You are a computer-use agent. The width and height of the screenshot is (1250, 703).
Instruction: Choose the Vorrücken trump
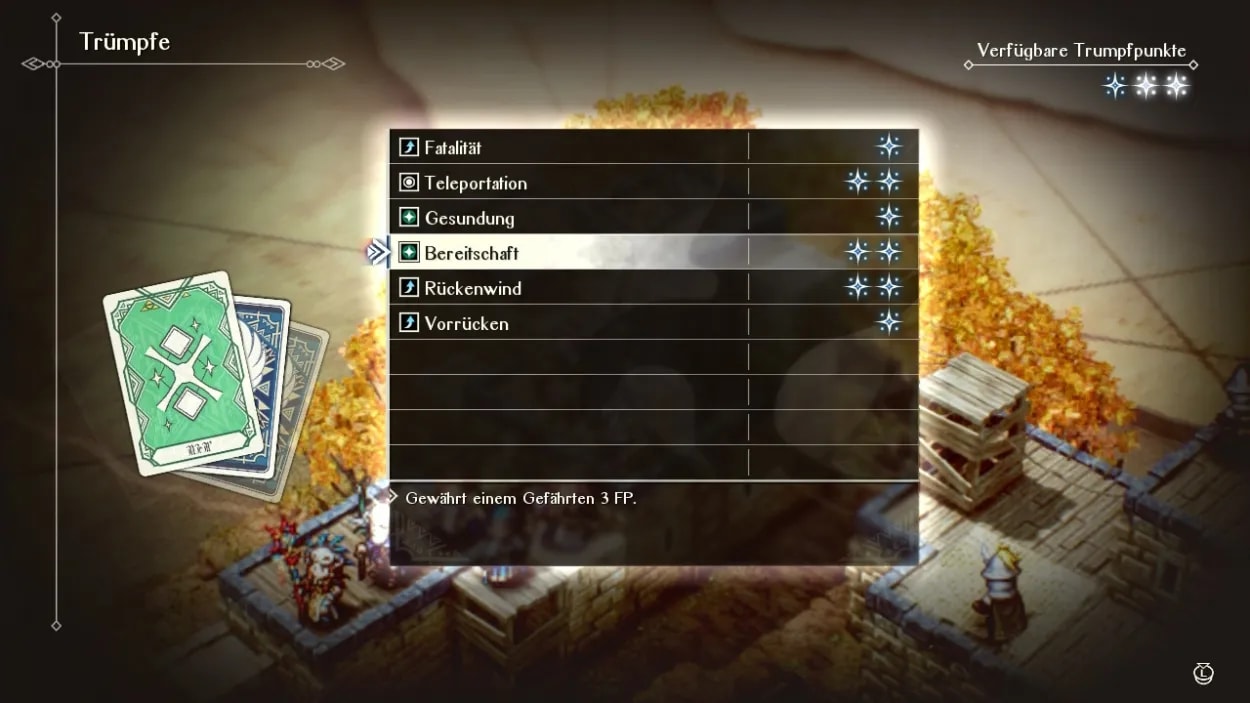pos(466,323)
